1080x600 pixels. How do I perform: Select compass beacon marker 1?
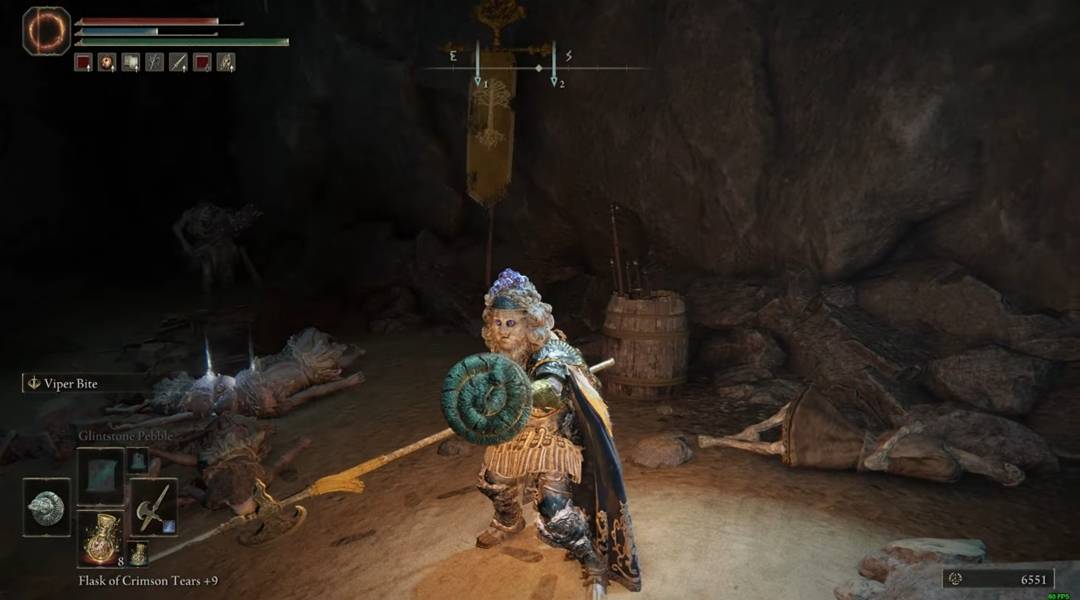coord(478,82)
